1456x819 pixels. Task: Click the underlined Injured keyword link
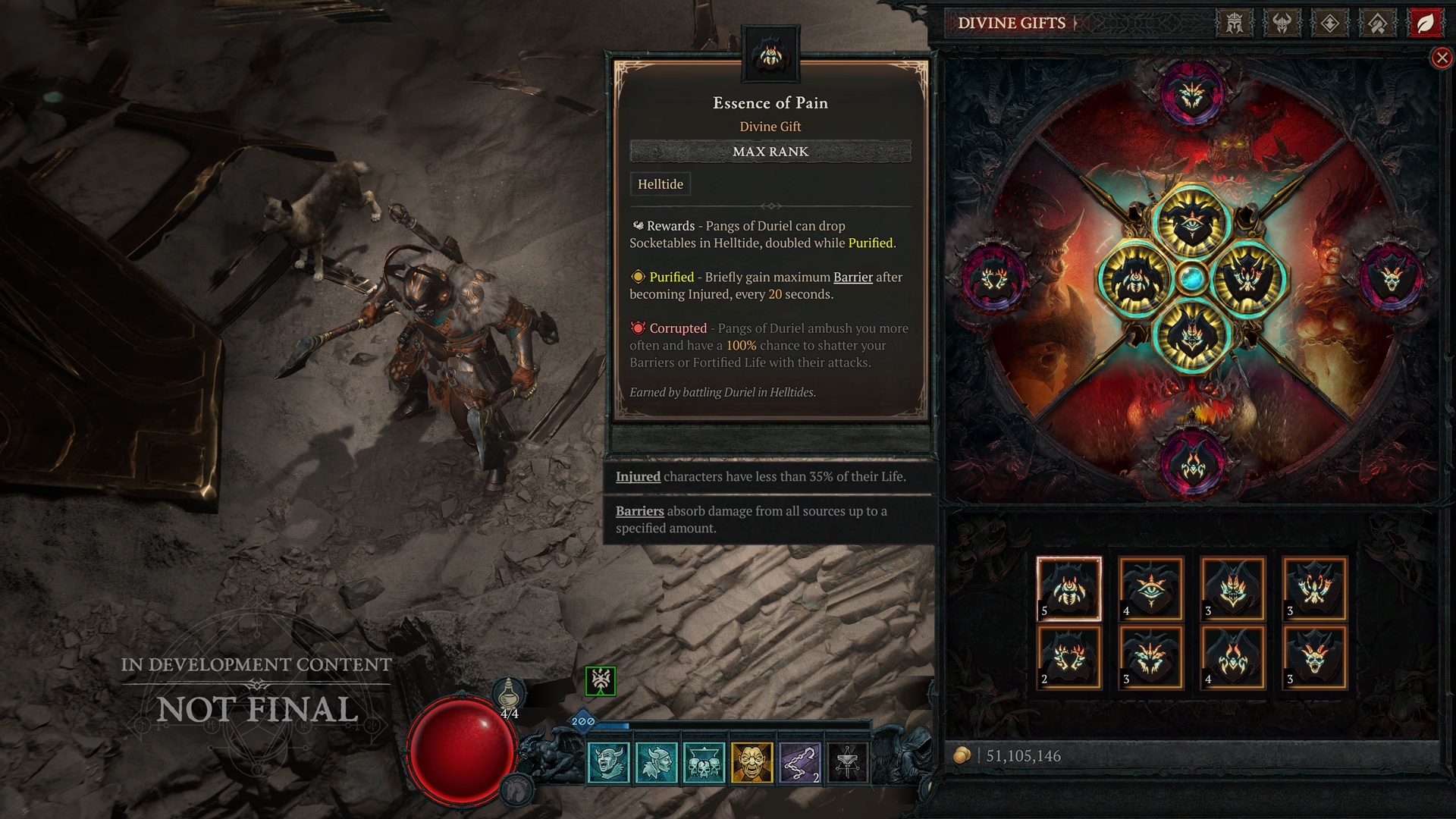pos(638,476)
